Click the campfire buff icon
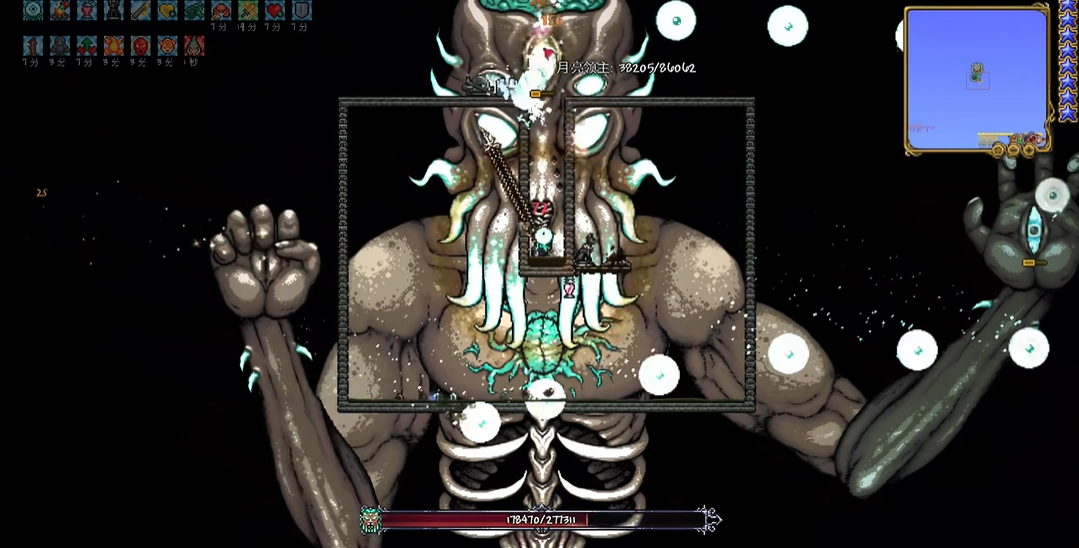 click(x=60, y=10)
